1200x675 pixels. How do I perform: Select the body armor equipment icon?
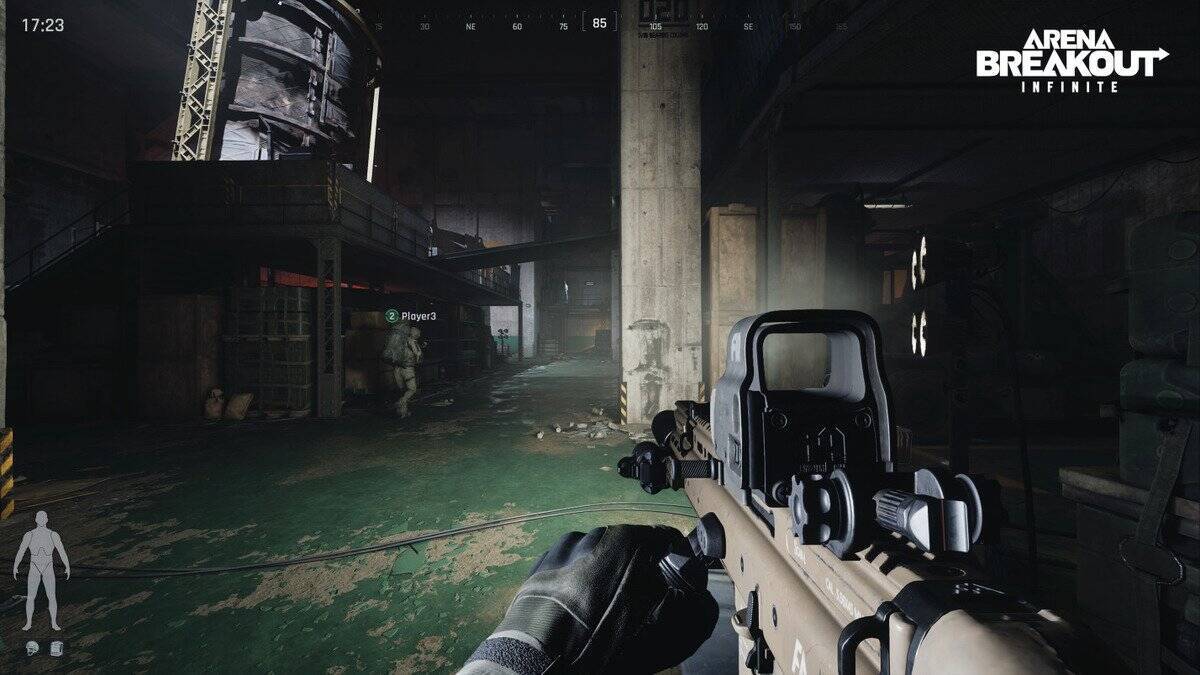(x=55, y=648)
